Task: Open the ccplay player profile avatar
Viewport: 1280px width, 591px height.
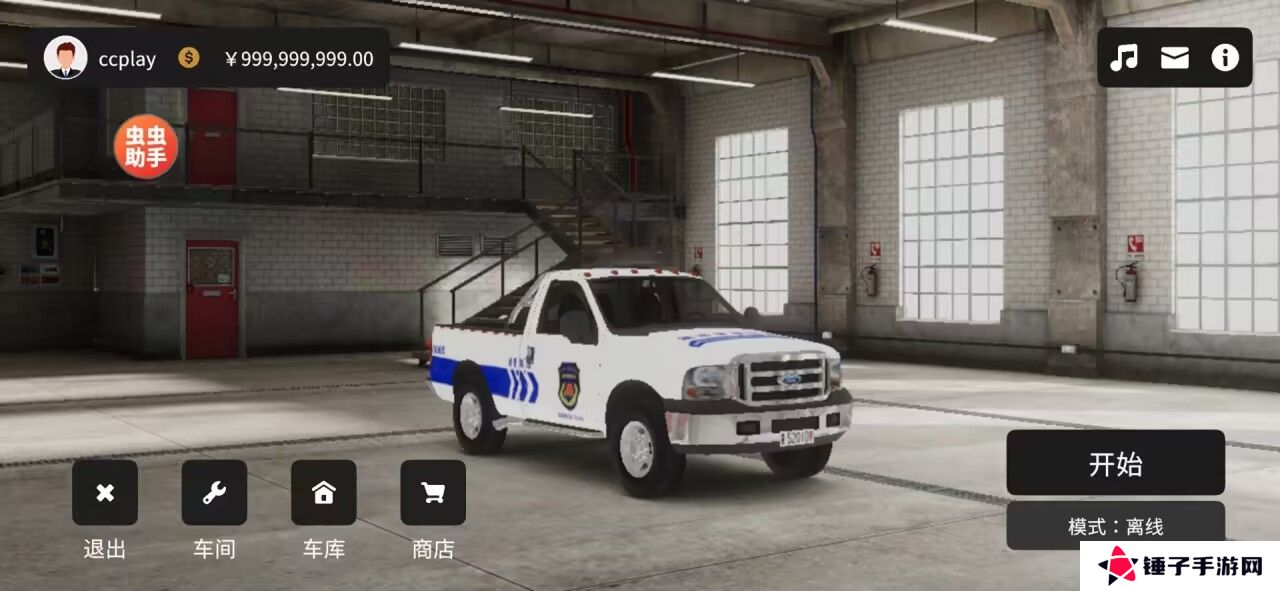Action: point(66,58)
